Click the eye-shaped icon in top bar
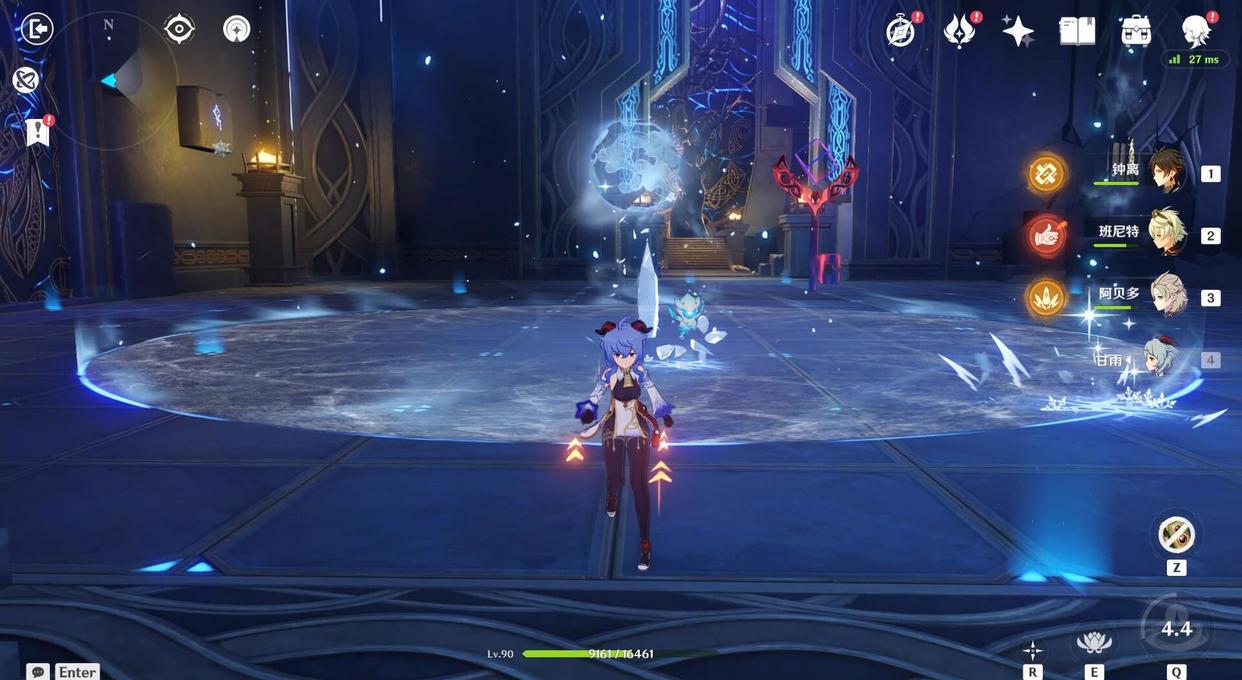 (179, 29)
